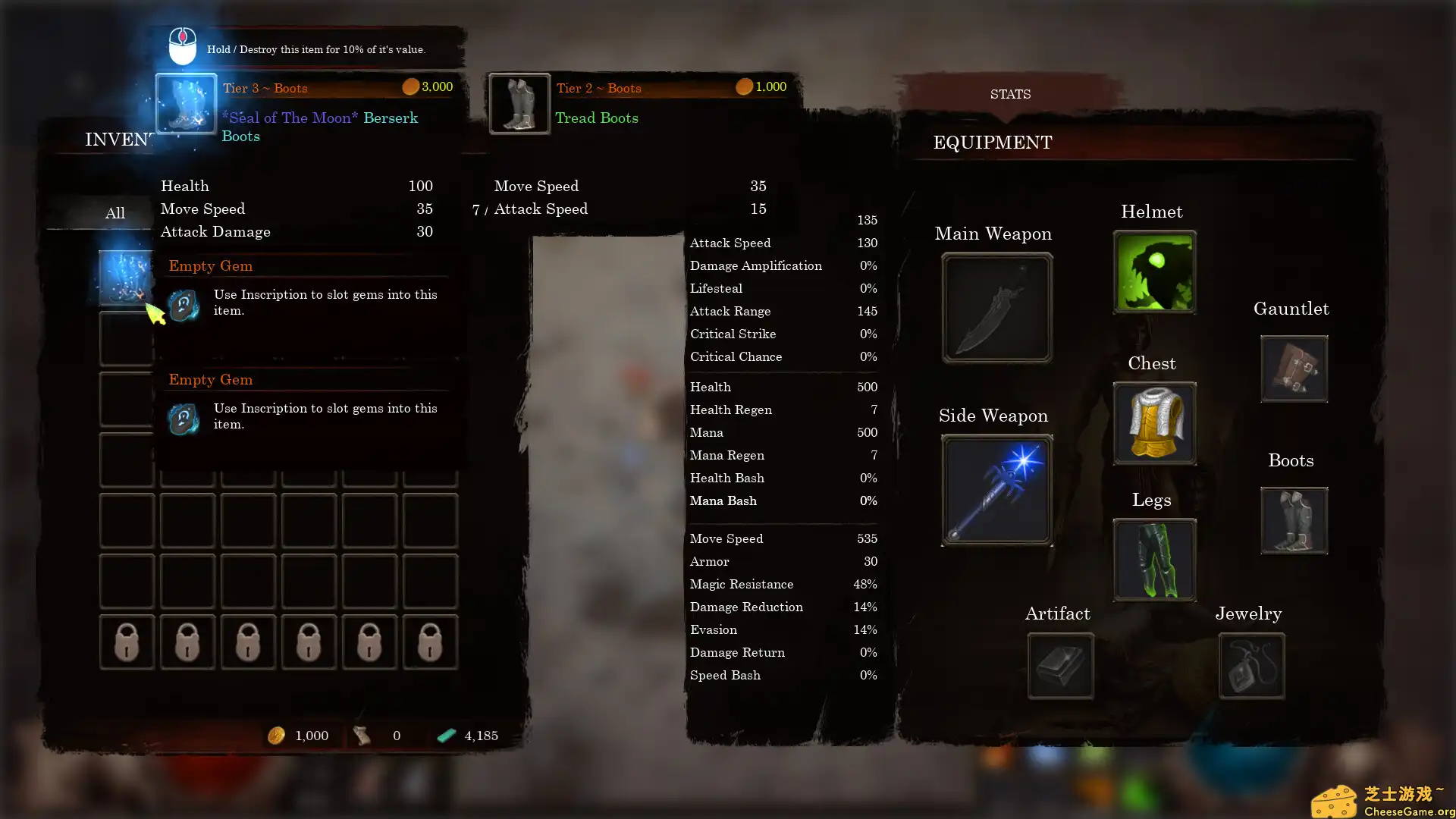Select the Main Weapon sword slot
Image resolution: width=1456 pixels, height=819 pixels.
996,307
